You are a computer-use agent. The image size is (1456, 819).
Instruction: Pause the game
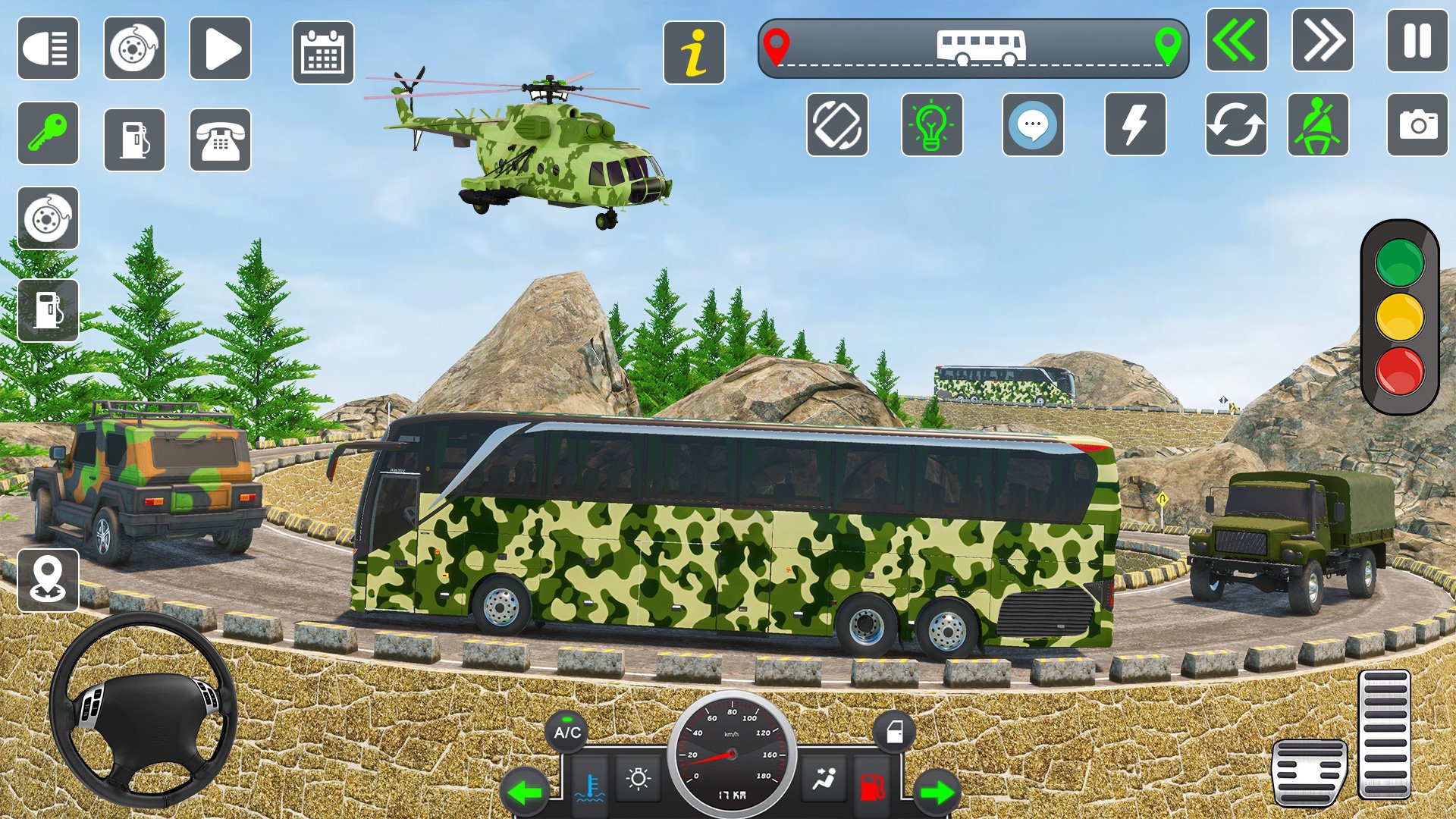(x=1417, y=41)
